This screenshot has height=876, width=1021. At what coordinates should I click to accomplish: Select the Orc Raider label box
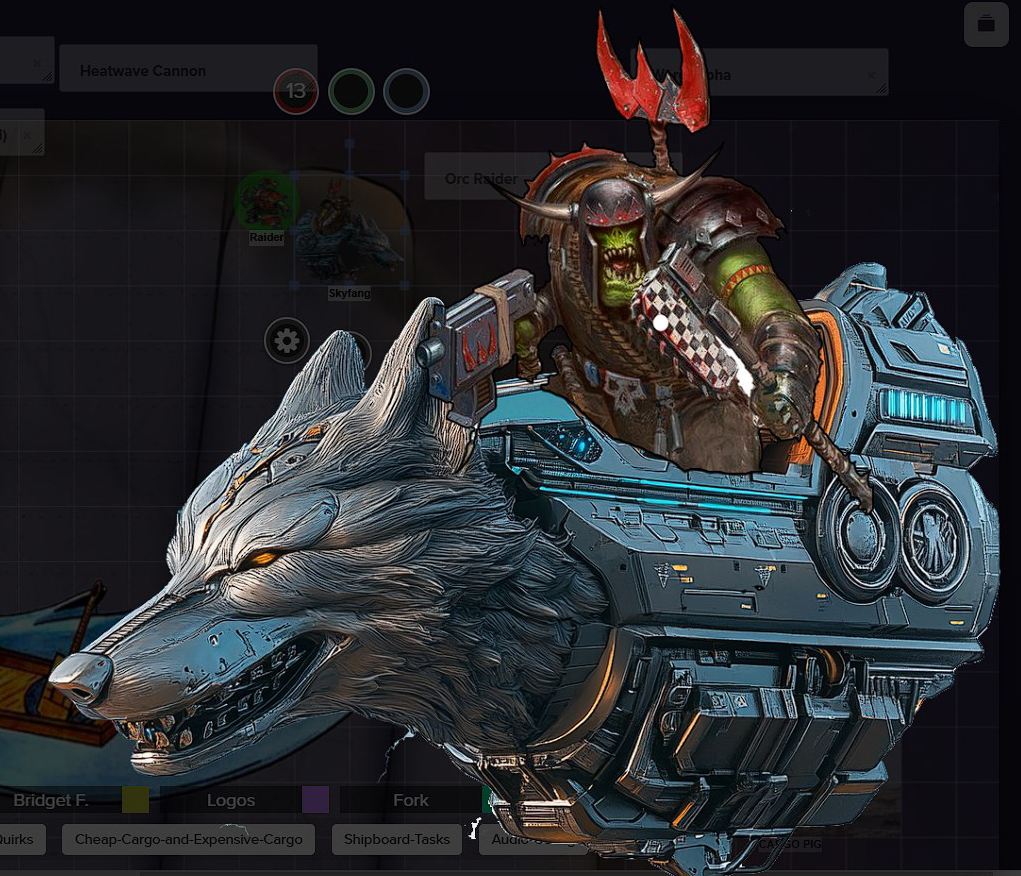click(481, 178)
